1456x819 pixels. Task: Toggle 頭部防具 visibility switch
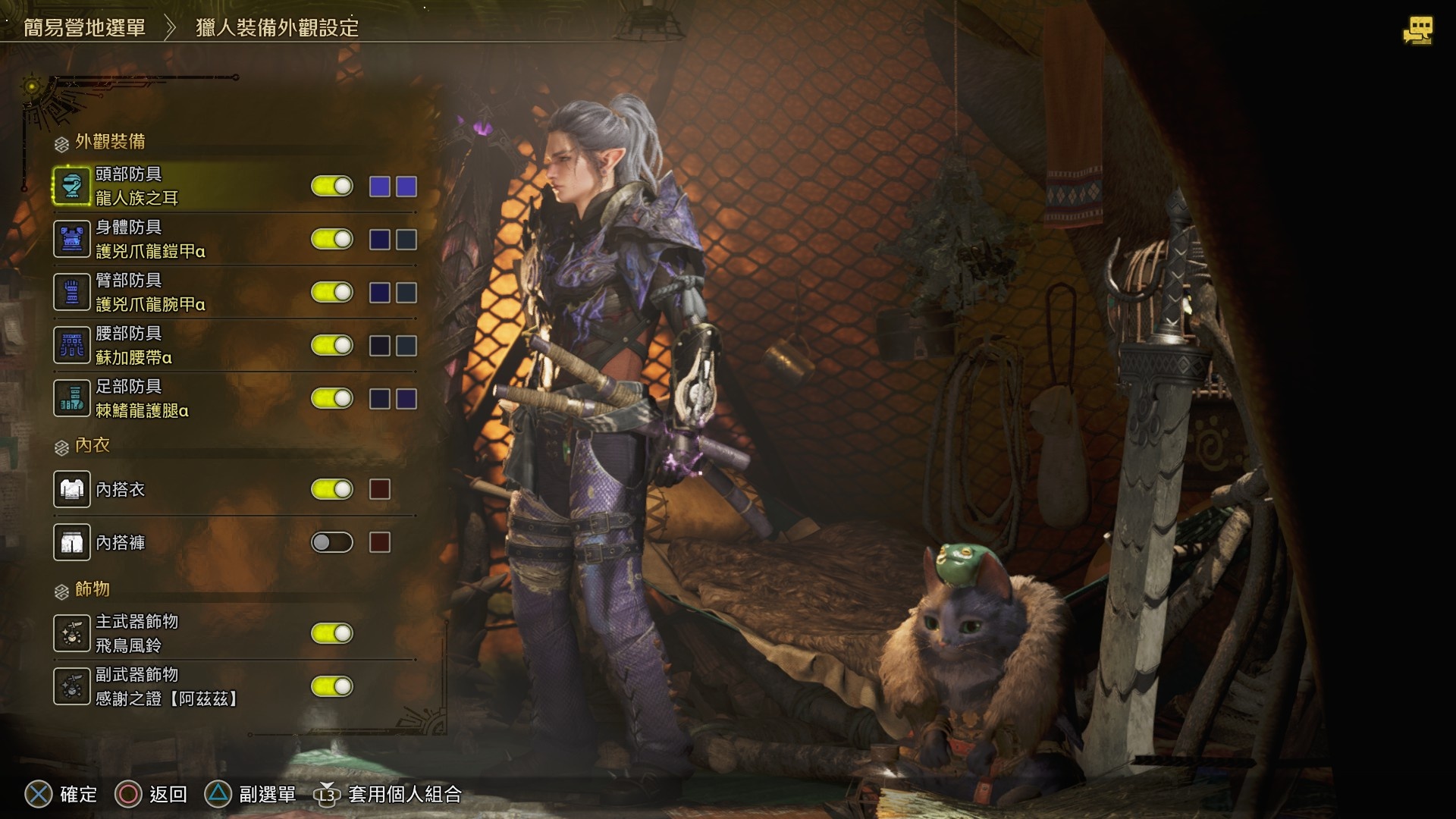[332, 187]
